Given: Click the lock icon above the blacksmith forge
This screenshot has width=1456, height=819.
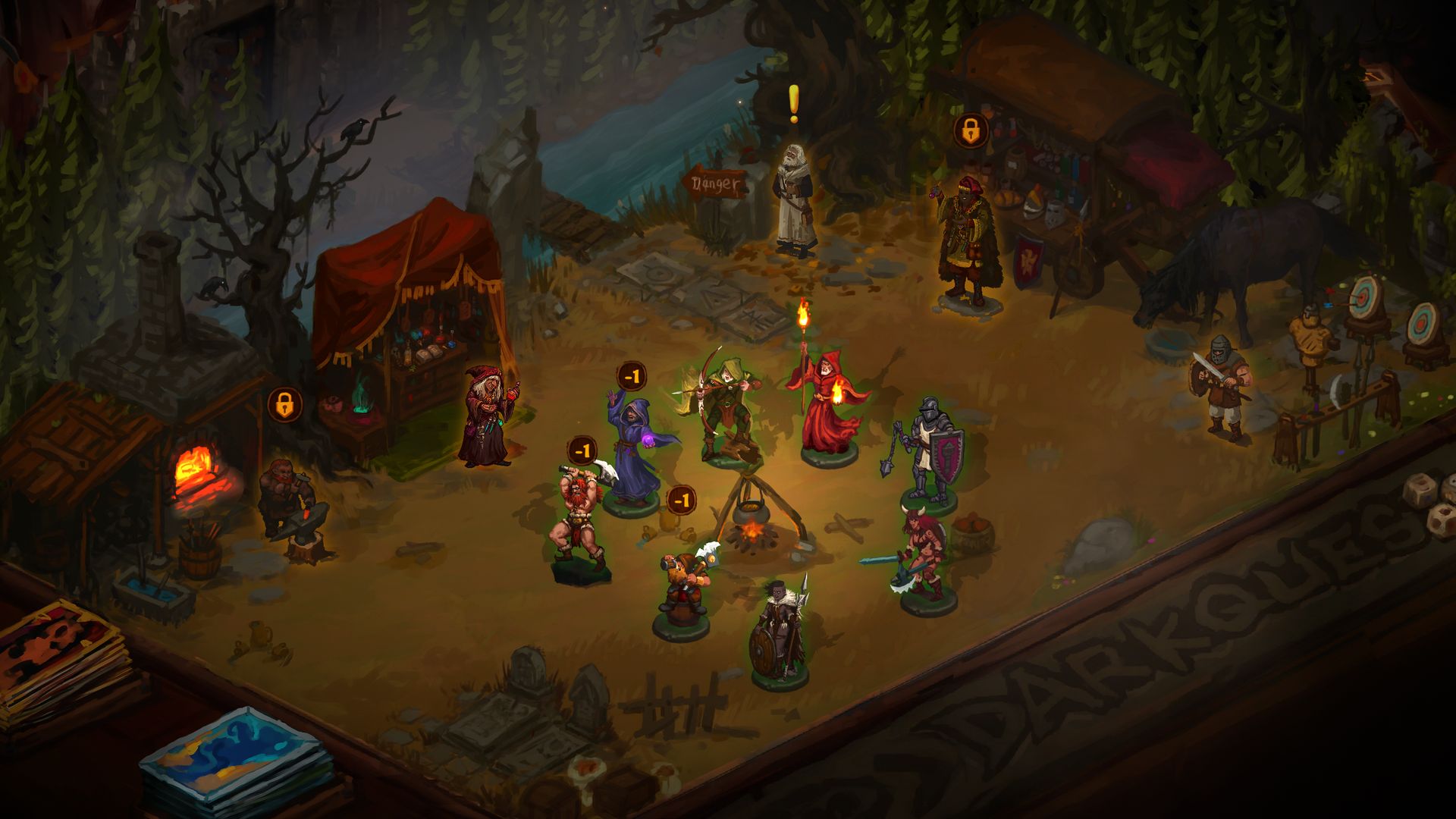Looking at the screenshot, I should pos(284,405).
